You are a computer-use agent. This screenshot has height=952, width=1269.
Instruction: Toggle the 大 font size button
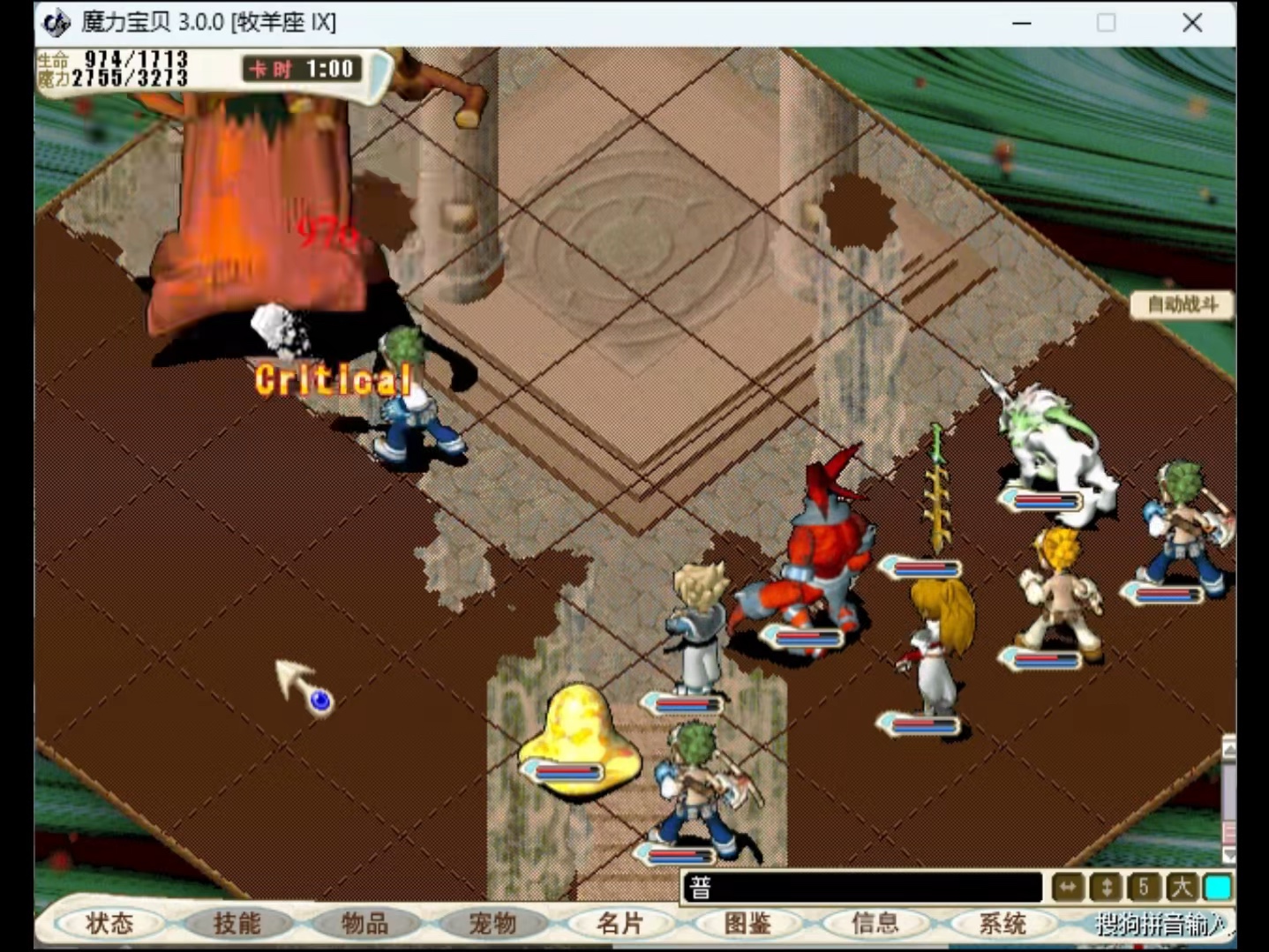click(x=1181, y=888)
